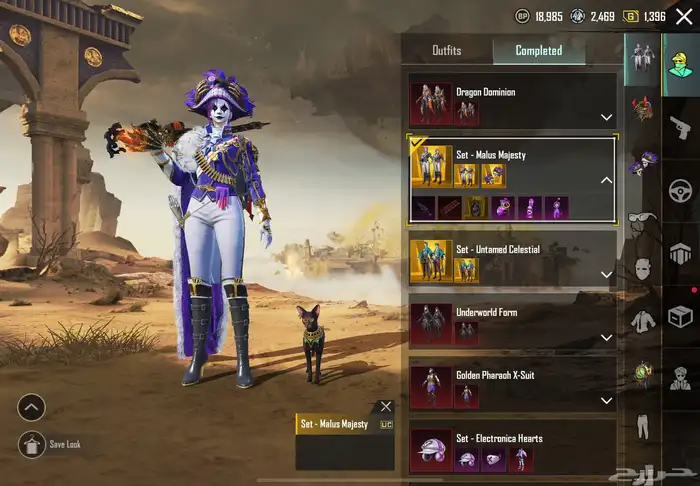Open the jacket clothing category
This screenshot has width=700, height=486.
tap(641, 321)
